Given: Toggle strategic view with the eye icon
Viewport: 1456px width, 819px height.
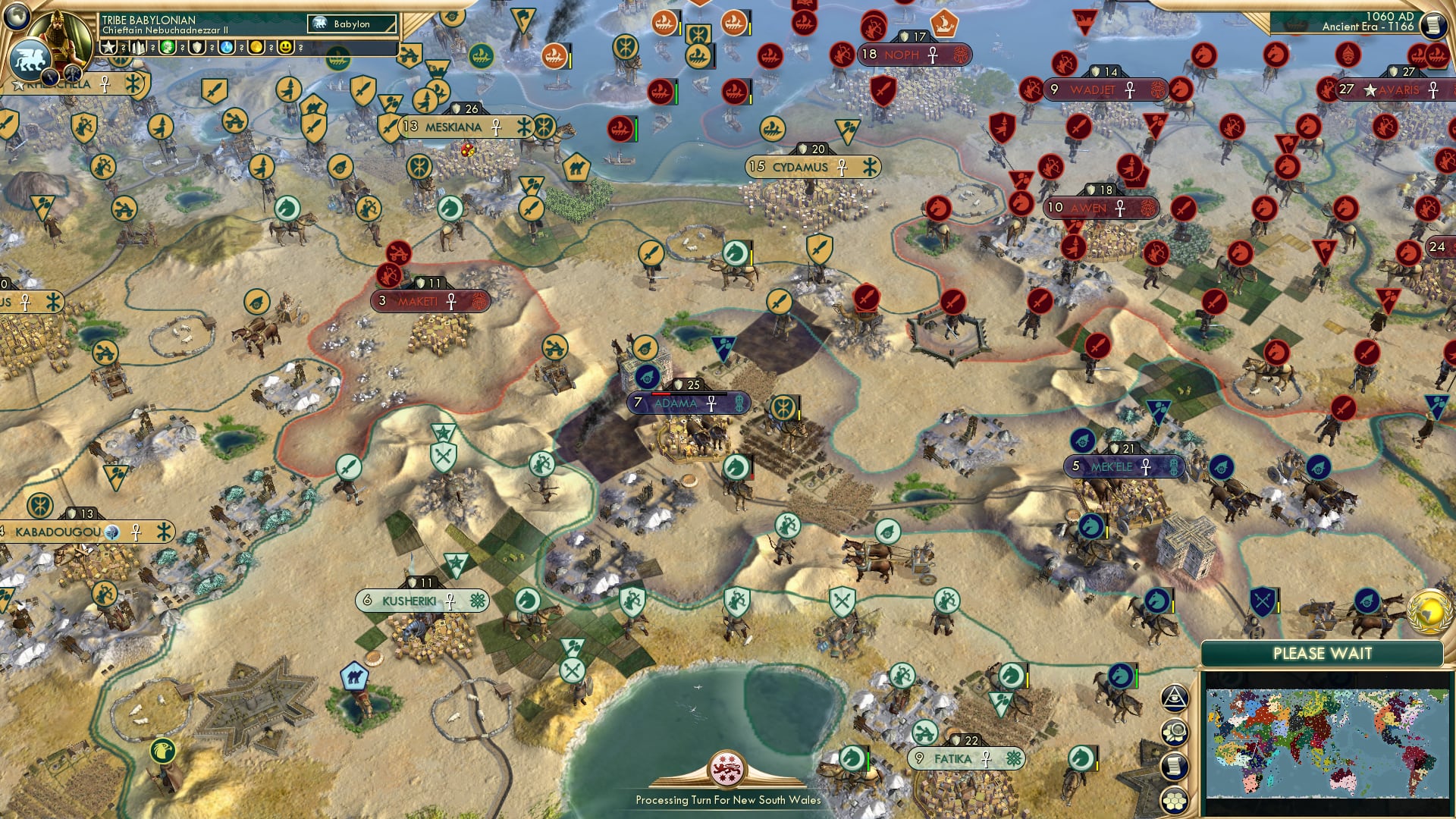Looking at the screenshot, I should point(1175,698).
